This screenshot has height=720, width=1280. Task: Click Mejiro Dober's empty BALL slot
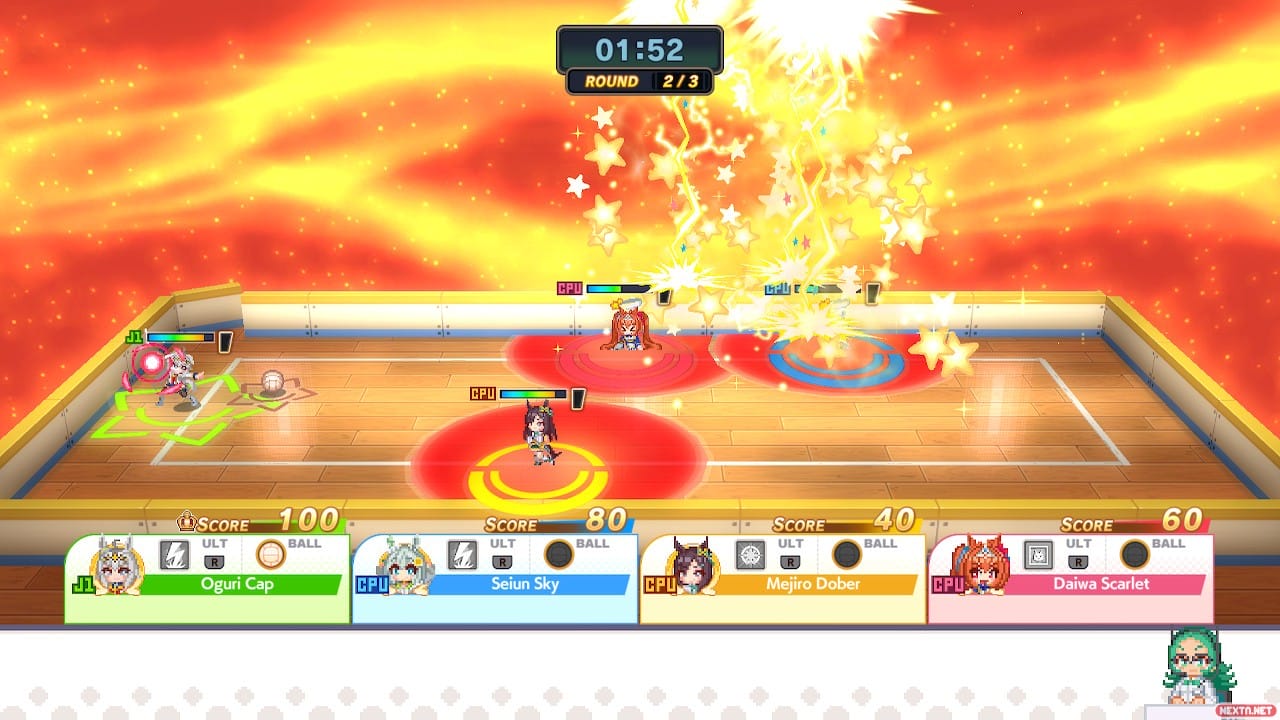pyautogui.click(x=847, y=553)
